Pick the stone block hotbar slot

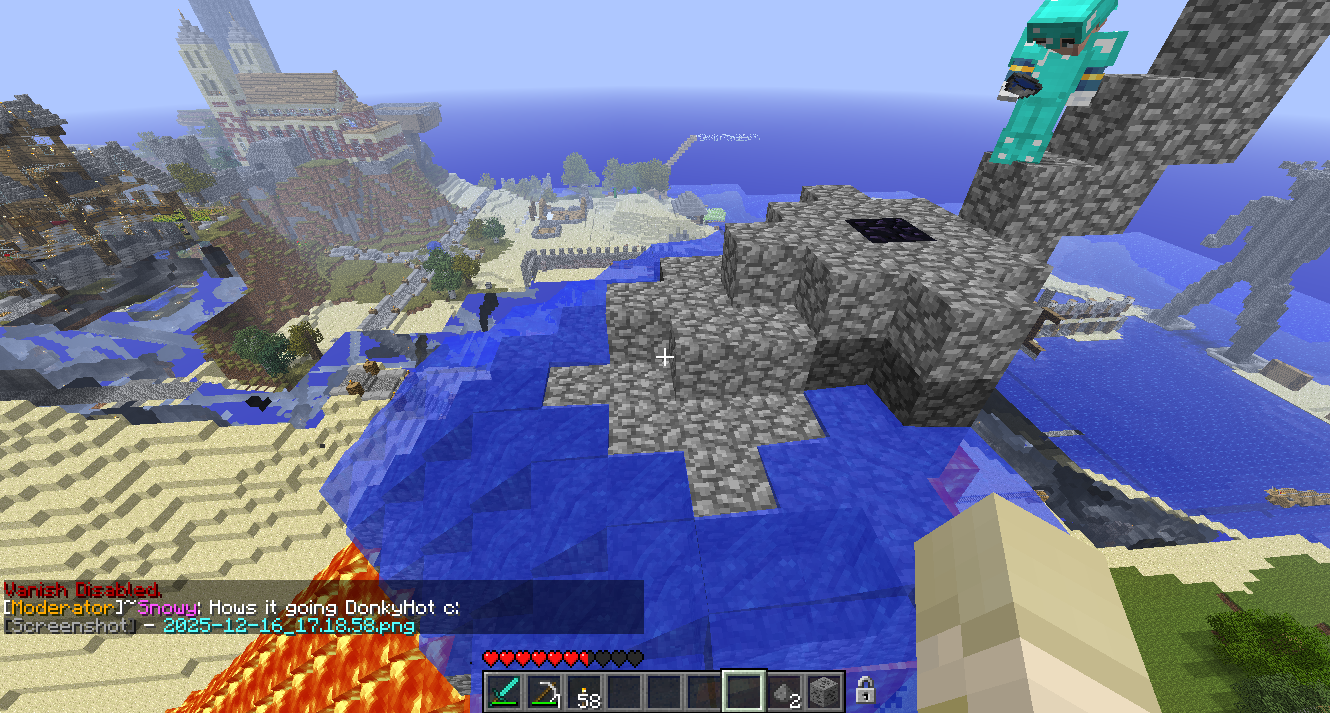(825, 691)
